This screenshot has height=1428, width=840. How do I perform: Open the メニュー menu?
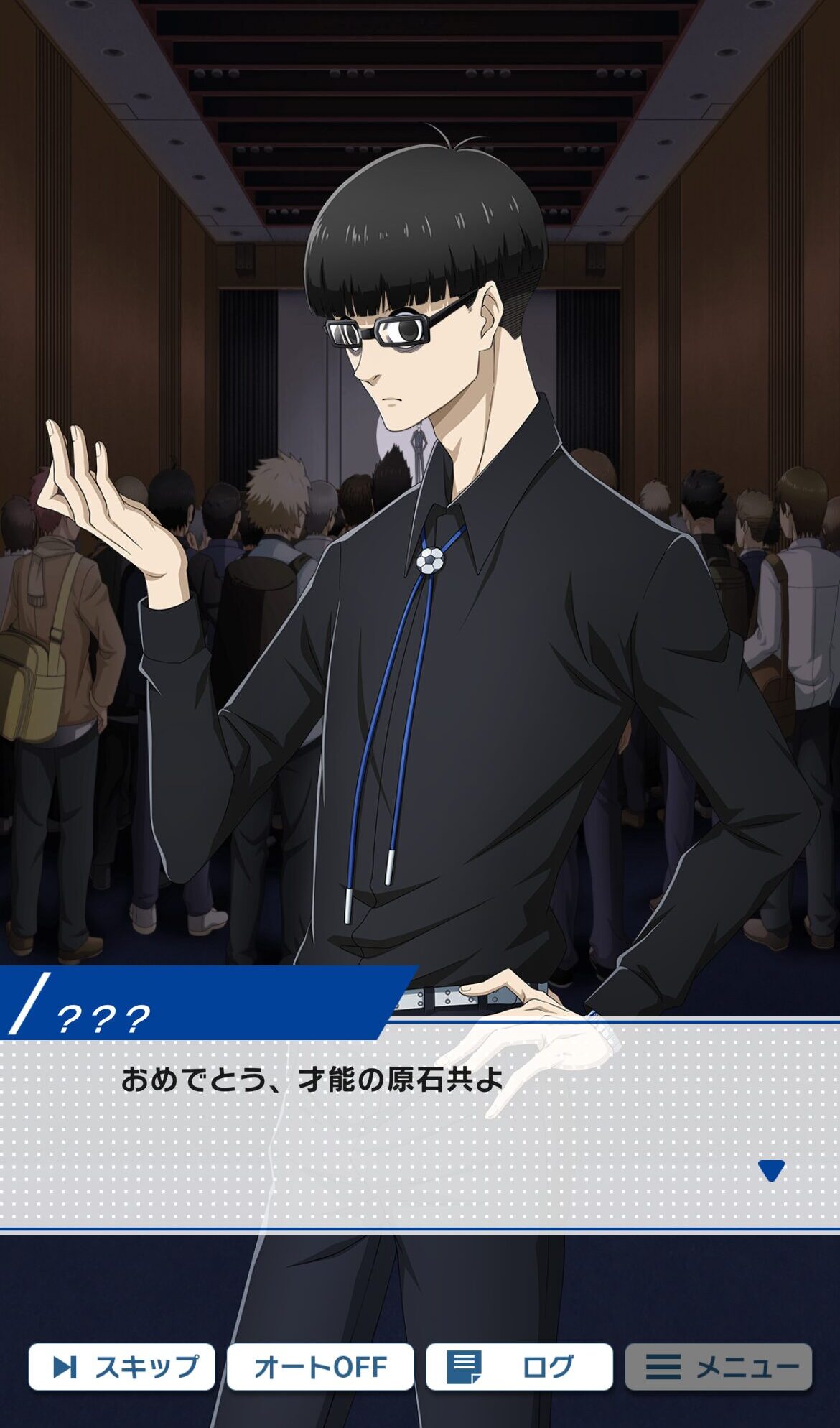click(719, 1366)
